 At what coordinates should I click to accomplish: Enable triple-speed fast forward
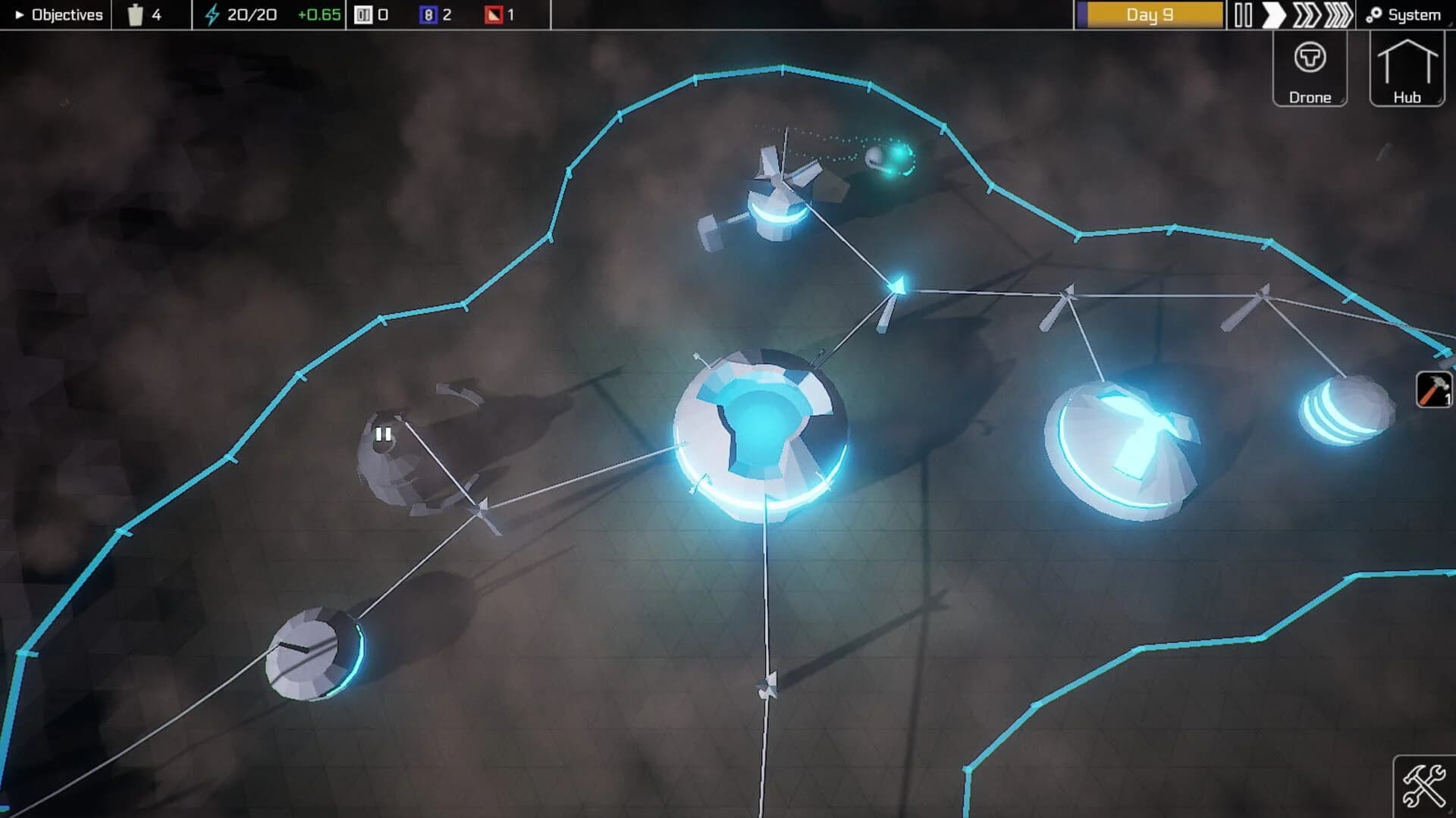(x=1338, y=13)
